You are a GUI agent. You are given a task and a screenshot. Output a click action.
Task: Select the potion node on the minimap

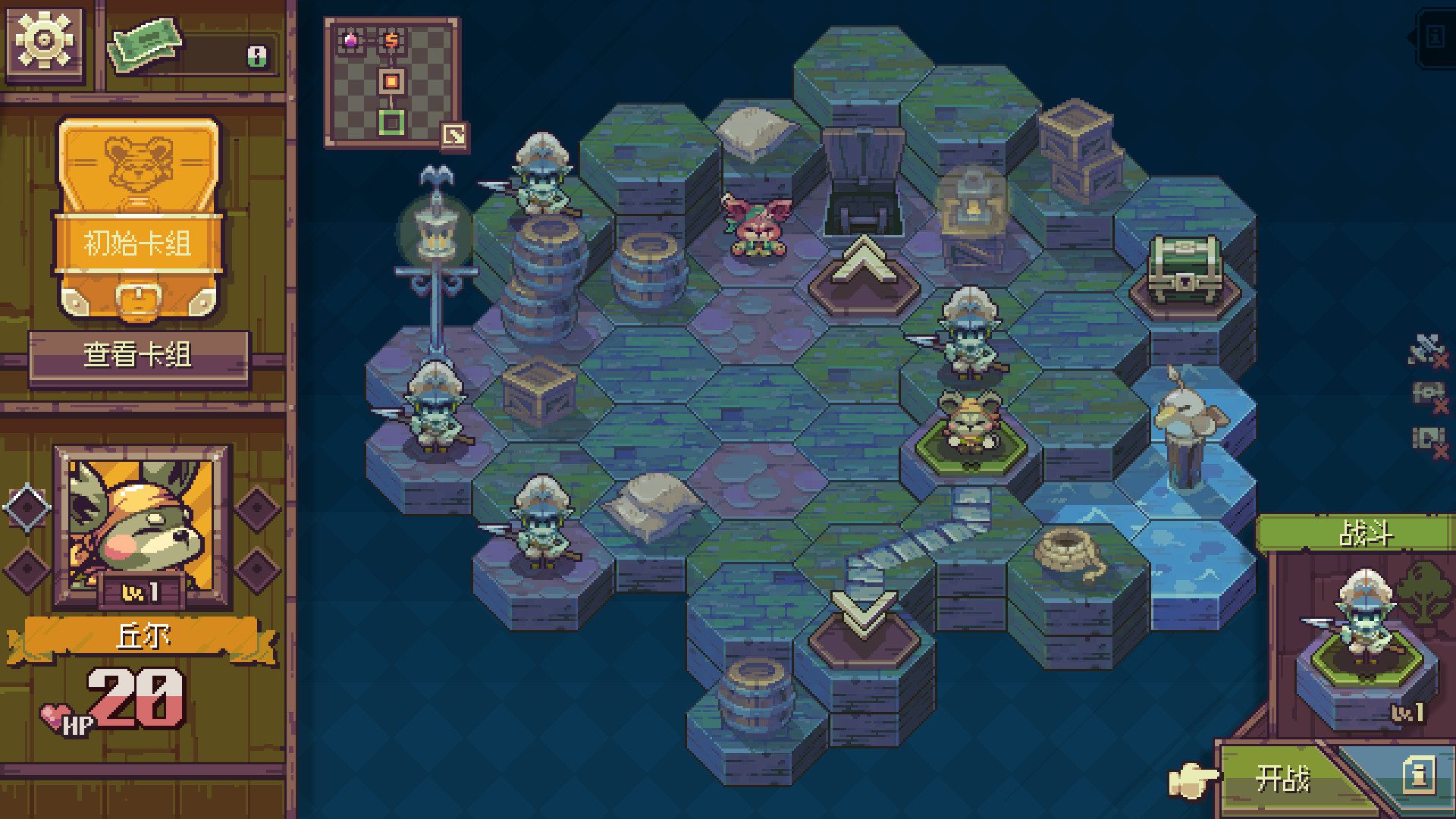pos(351,42)
